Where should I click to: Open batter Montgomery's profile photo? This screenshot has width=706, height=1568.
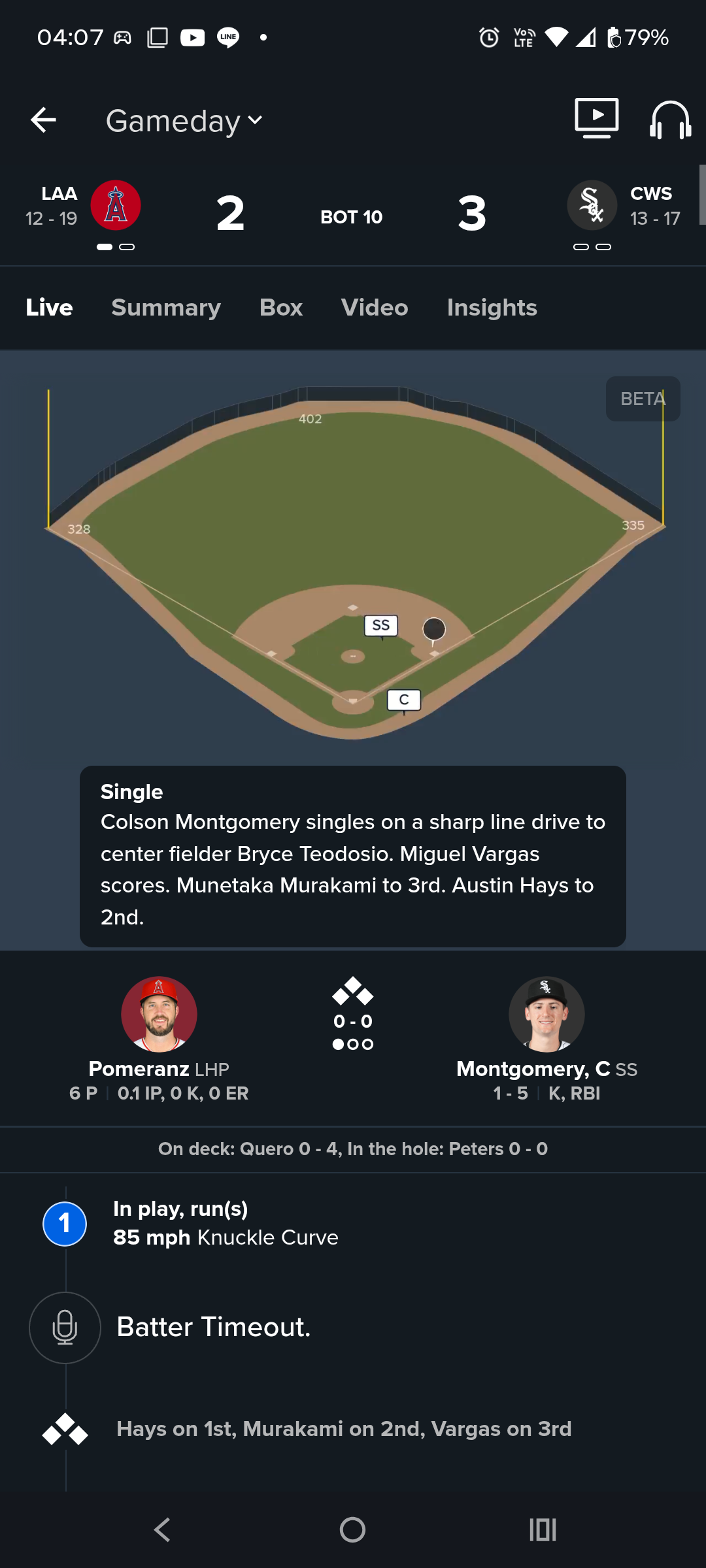[546, 1014]
